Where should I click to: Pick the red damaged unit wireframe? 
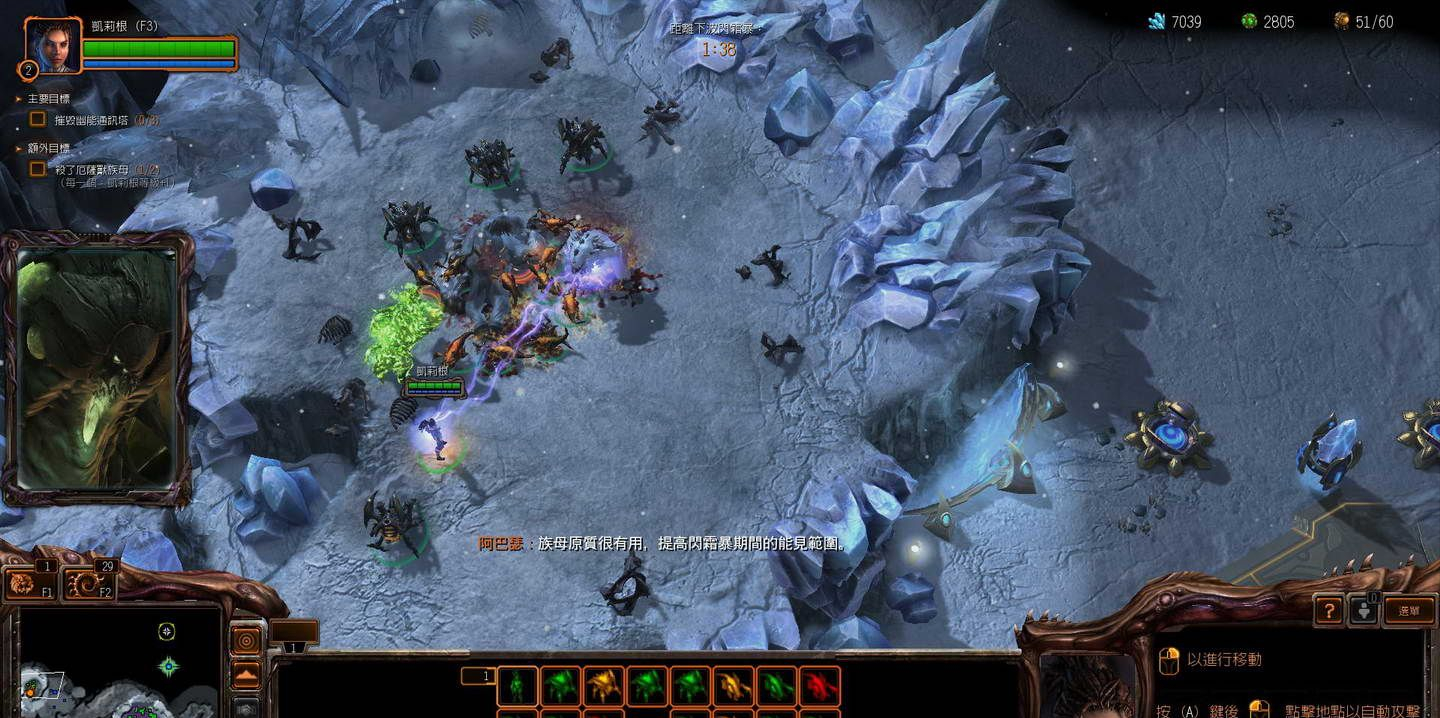[819, 687]
